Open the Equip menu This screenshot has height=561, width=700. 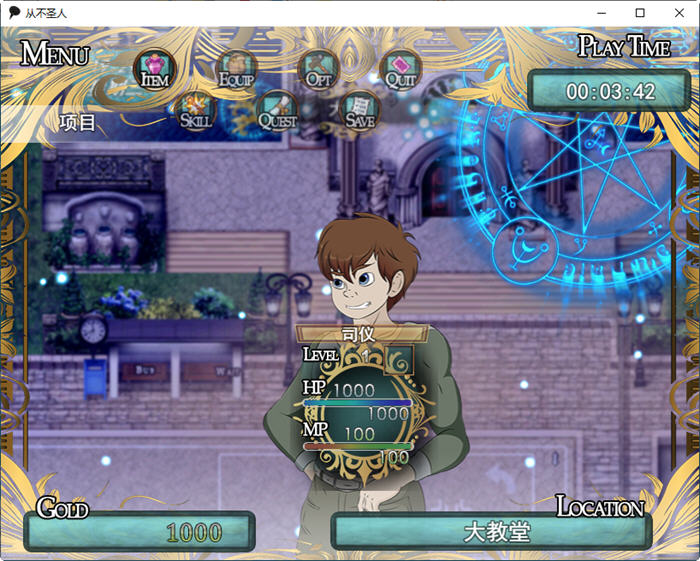coord(236,69)
